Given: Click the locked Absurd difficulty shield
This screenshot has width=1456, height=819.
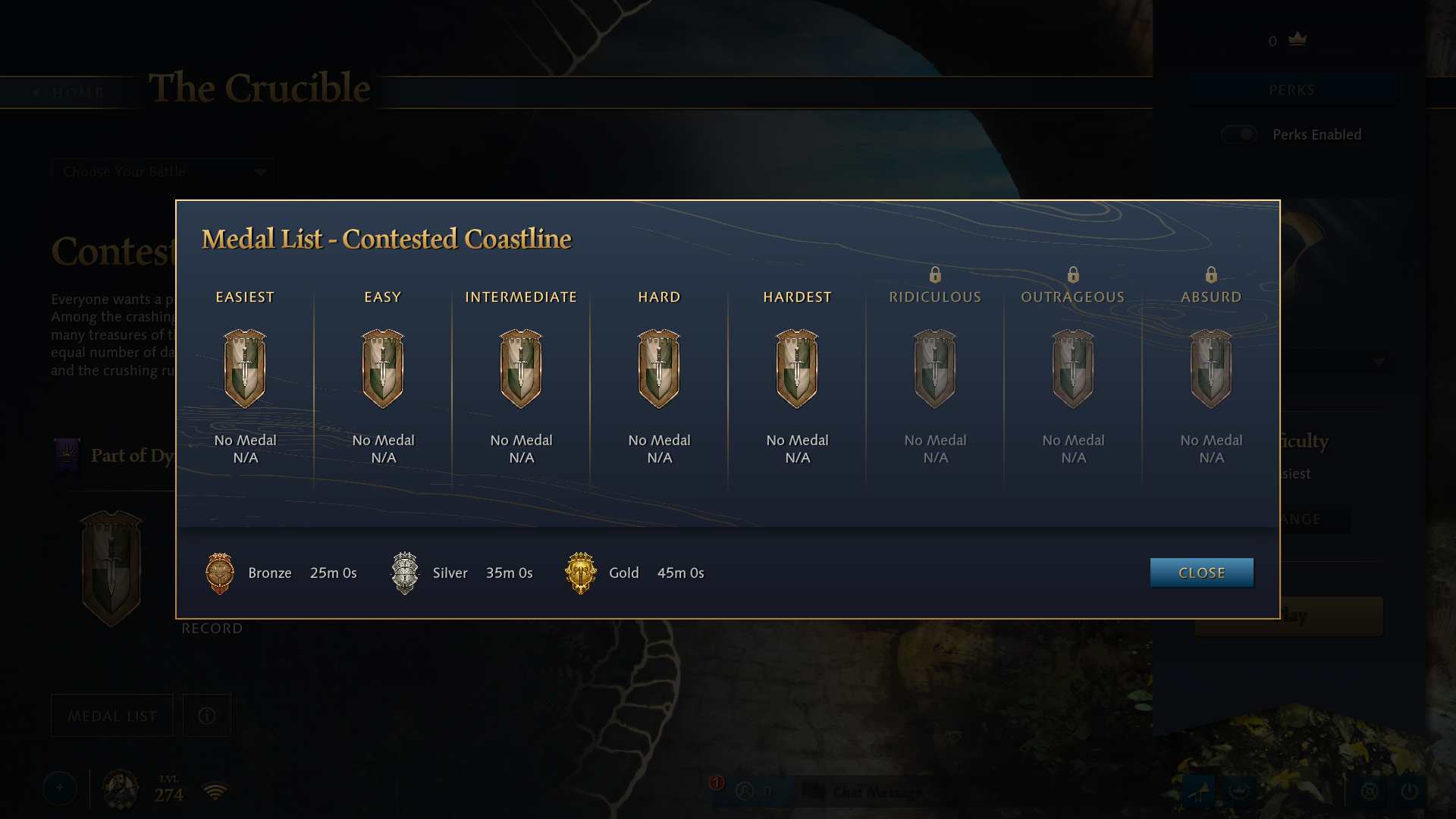Looking at the screenshot, I should 1211,369.
